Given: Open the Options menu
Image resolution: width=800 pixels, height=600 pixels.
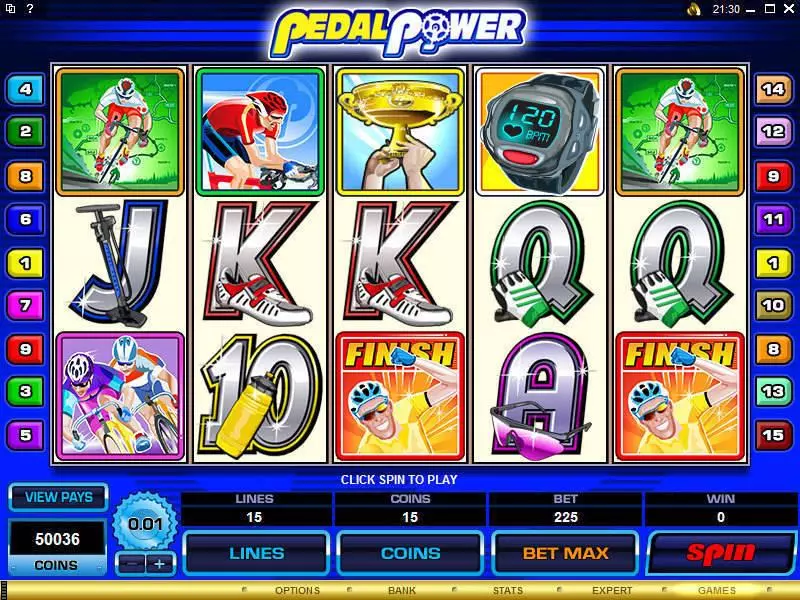Looking at the screenshot, I should [297, 591].
